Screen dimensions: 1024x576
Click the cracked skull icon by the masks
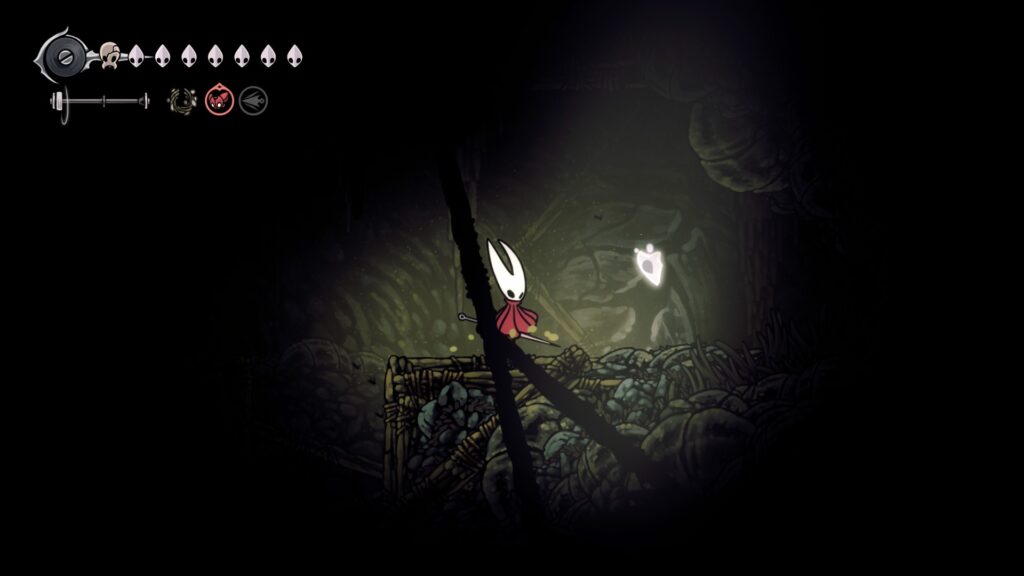tap(110, 55)
